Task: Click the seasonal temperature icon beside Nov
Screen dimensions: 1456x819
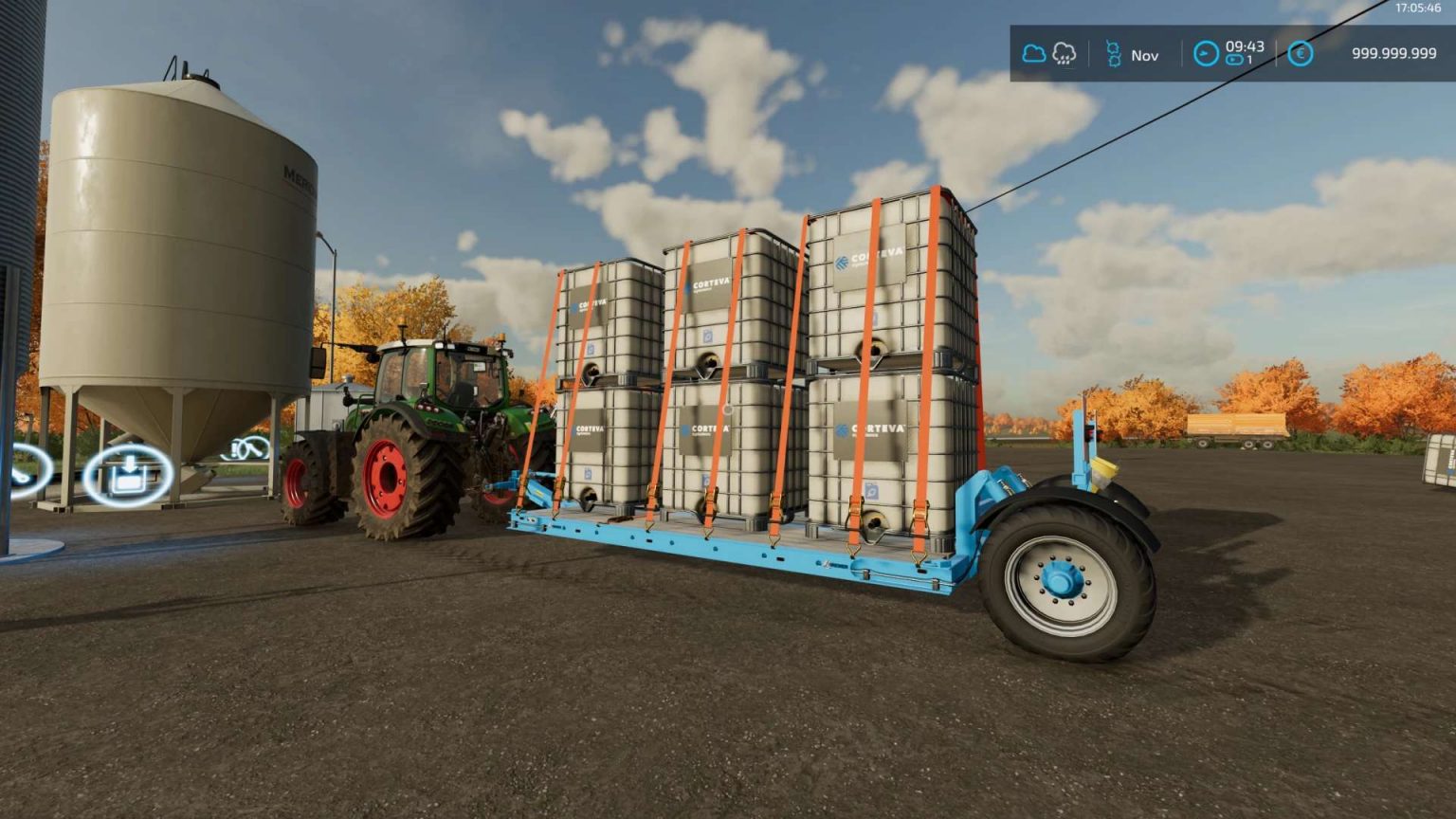Action: click(x=1115, y=55)
